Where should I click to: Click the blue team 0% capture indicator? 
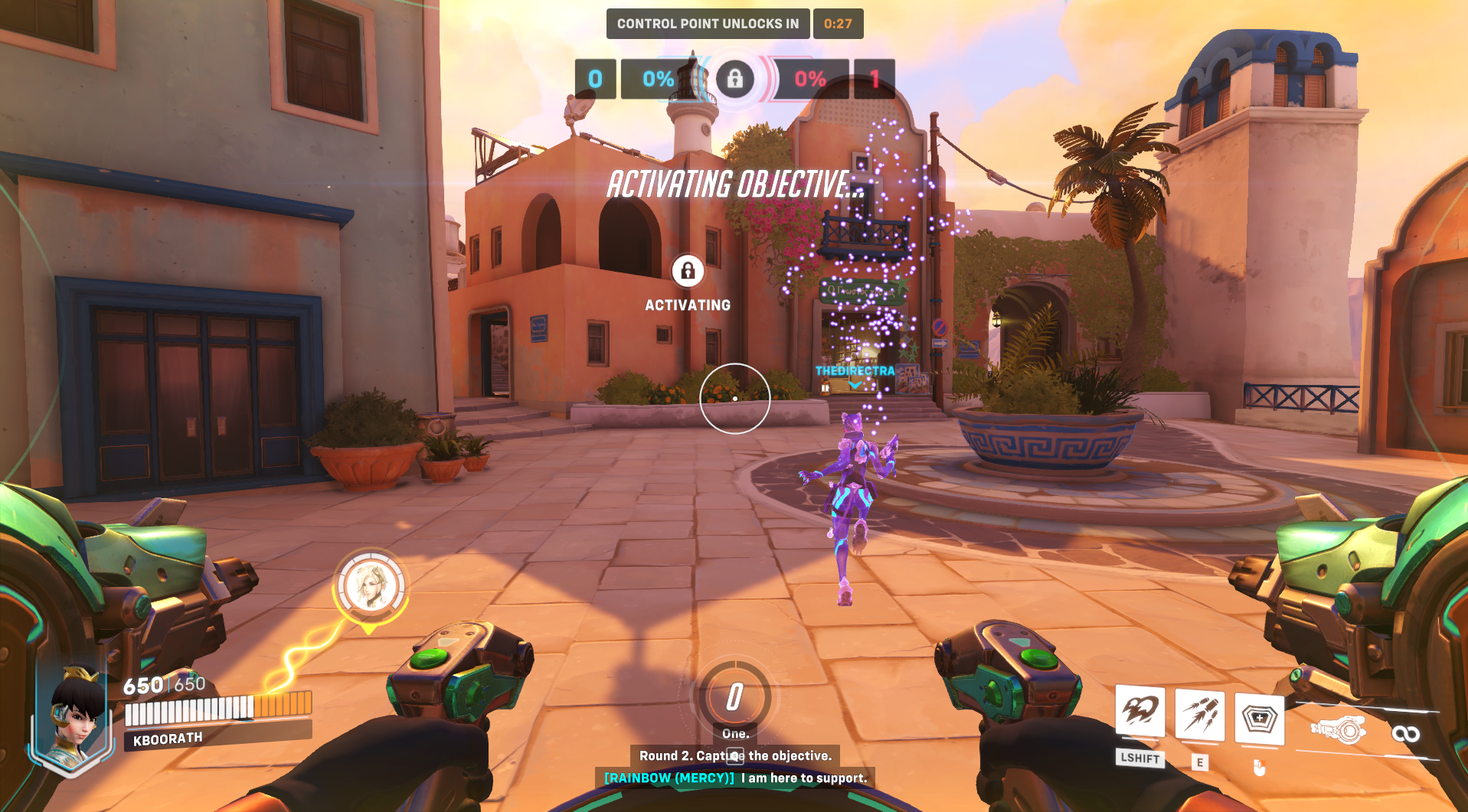pyautogui.click(x=657, y=79)
